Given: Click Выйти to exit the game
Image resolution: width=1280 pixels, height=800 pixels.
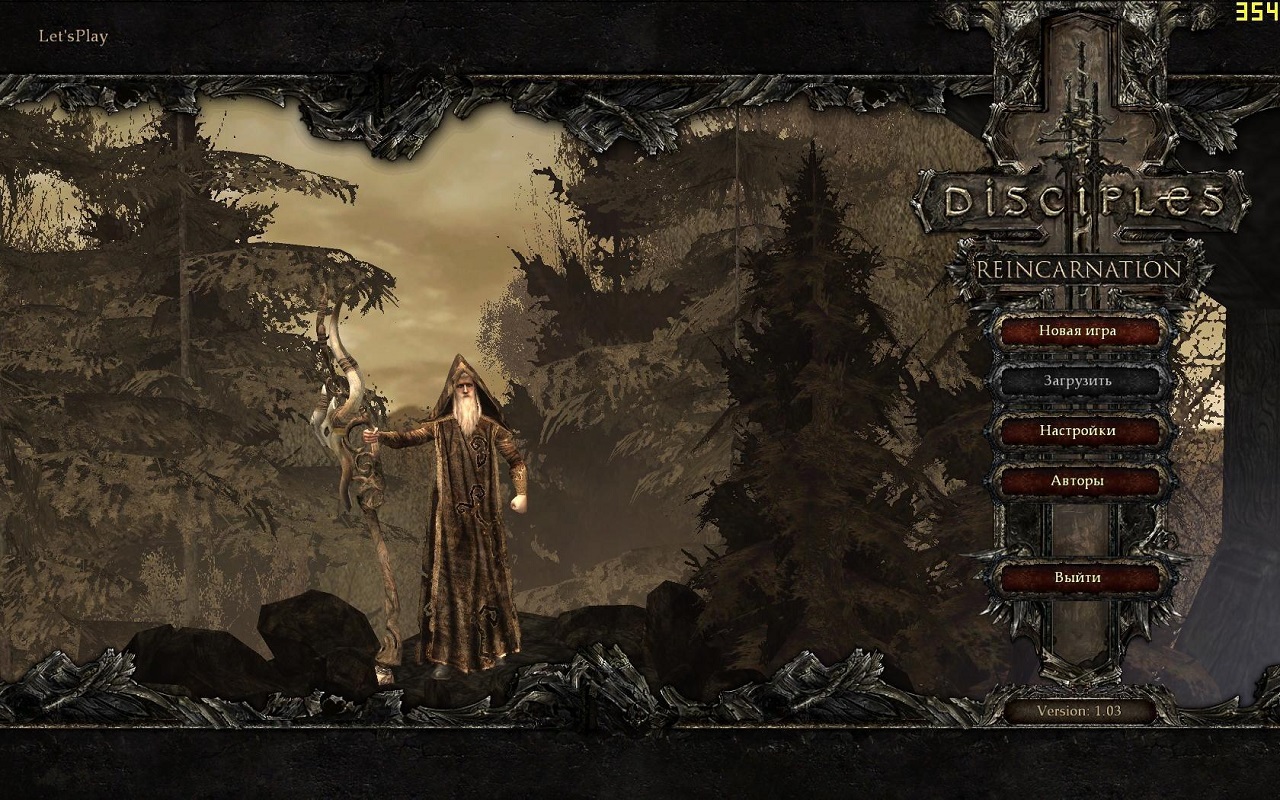Looking at the screenshot, I should [1077, 578].
